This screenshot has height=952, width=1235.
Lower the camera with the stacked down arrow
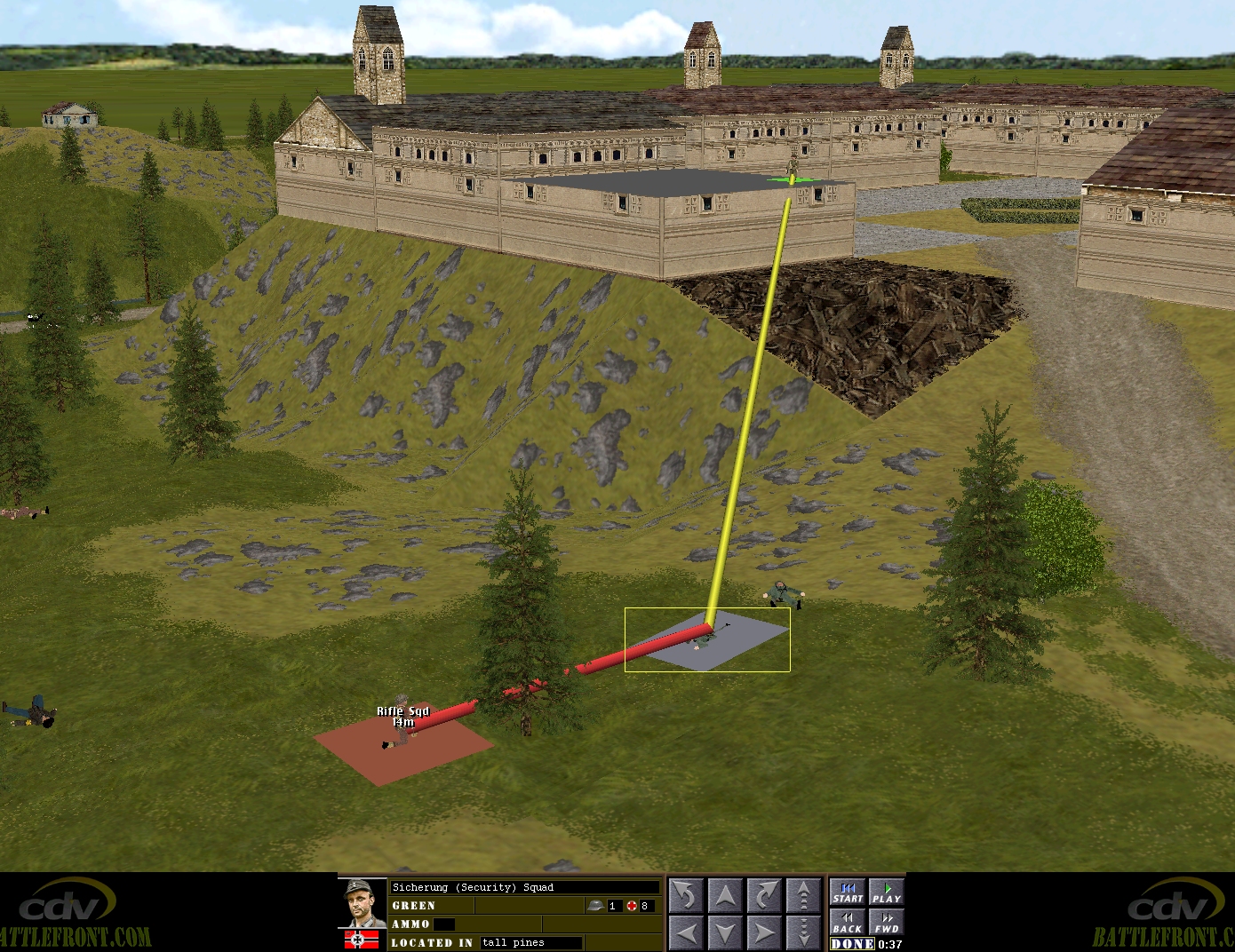point(803,932)
